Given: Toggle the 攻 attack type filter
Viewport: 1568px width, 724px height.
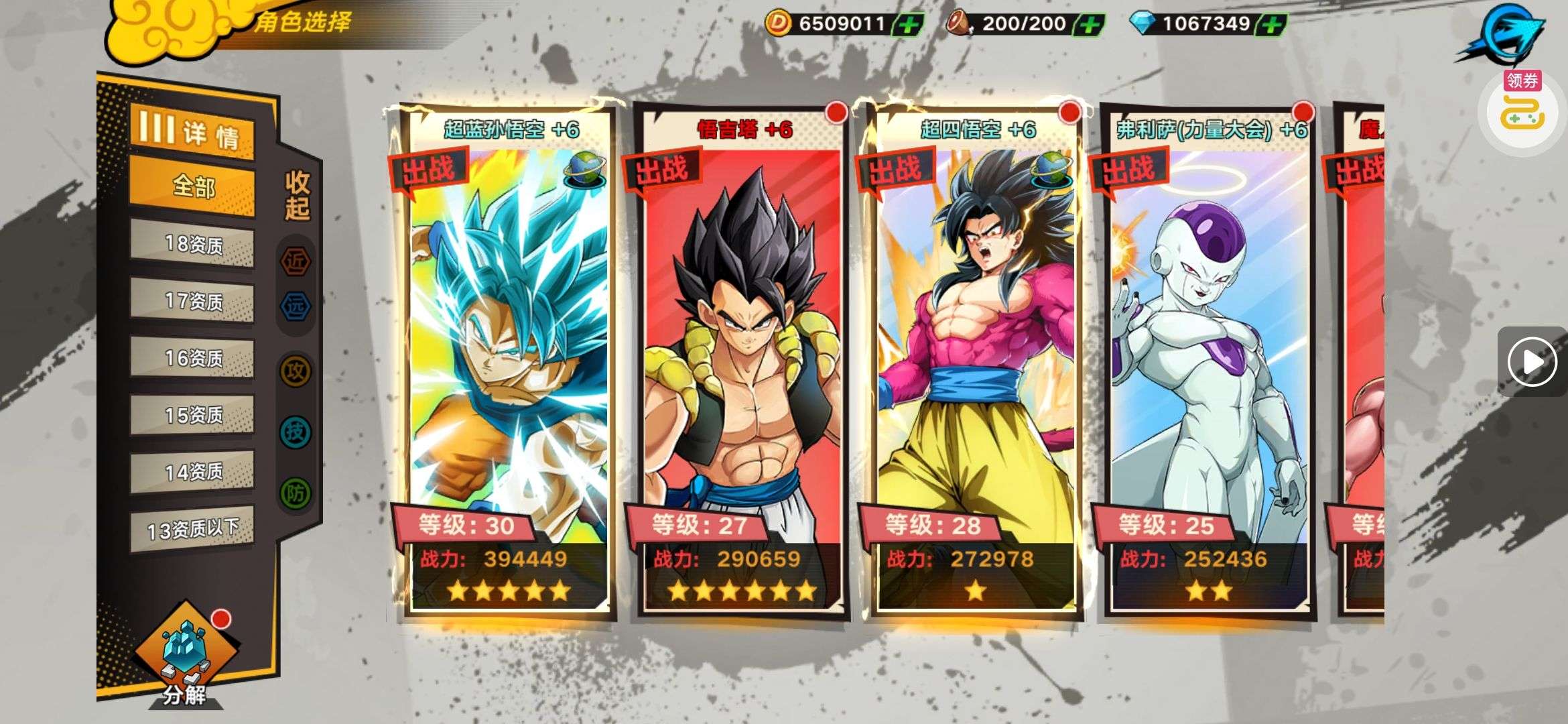Looking at the screenshot, I should [296, 370].
